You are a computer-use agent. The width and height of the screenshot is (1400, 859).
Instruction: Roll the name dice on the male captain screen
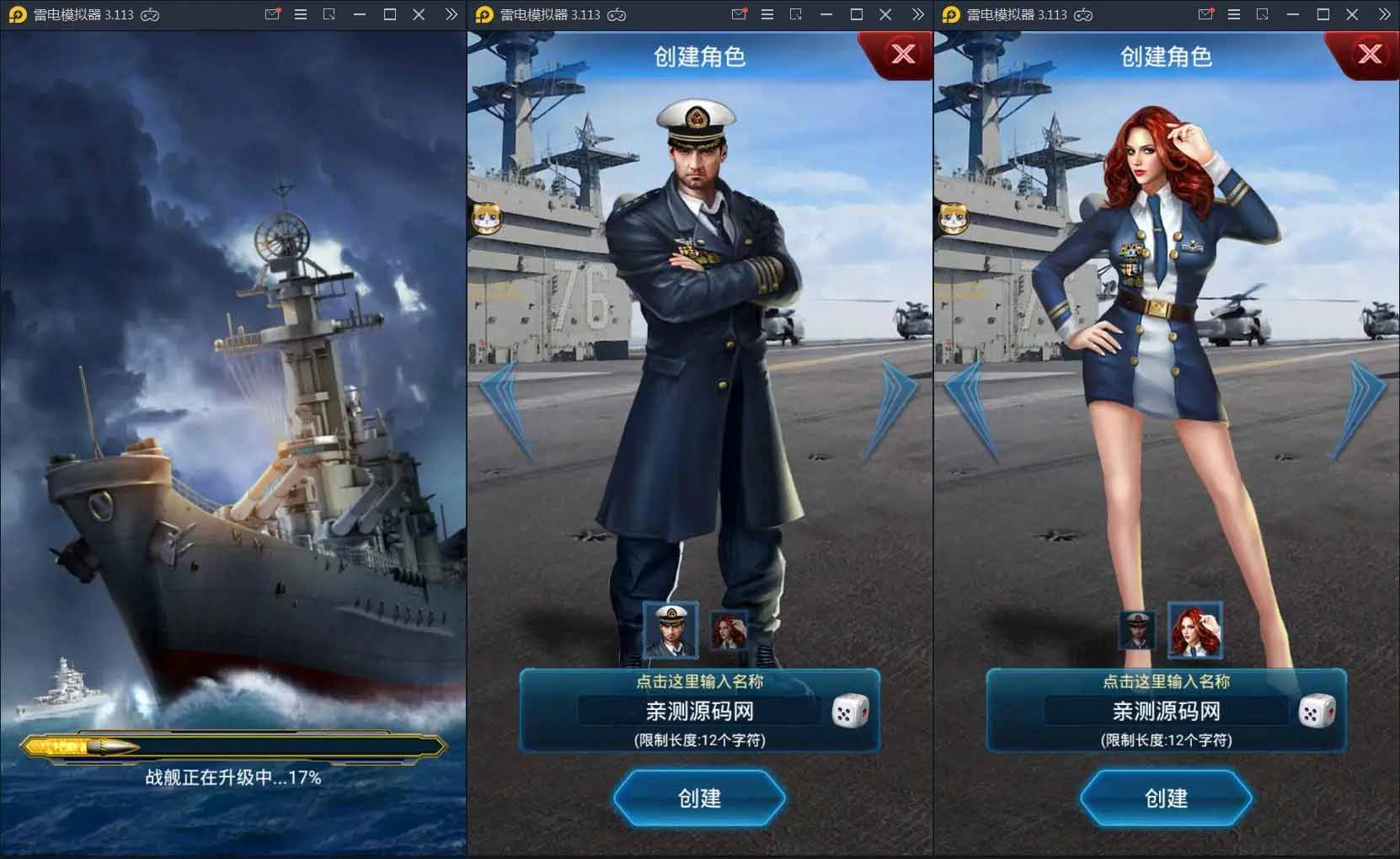(x=849, y=712)
